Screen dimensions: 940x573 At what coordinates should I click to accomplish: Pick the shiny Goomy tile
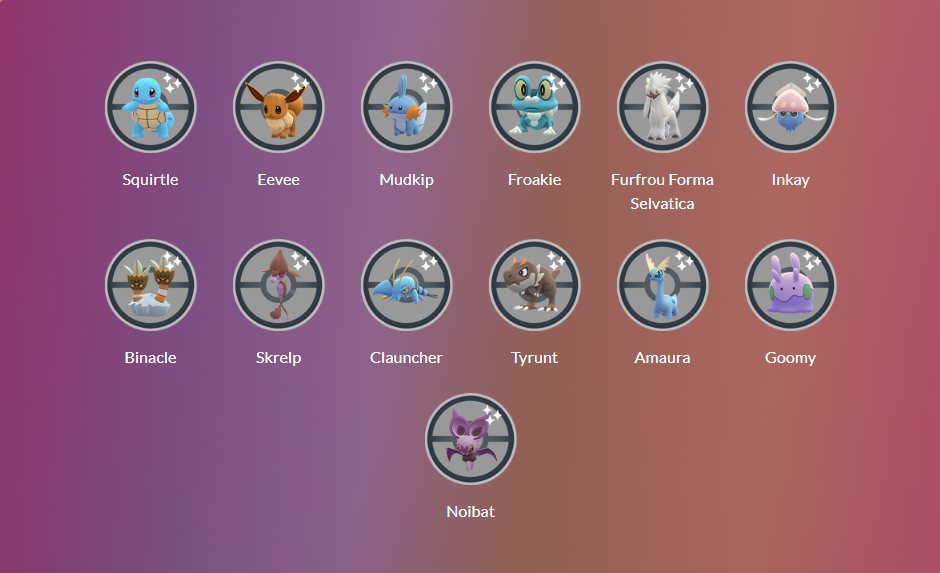click(x=791, y=286)
